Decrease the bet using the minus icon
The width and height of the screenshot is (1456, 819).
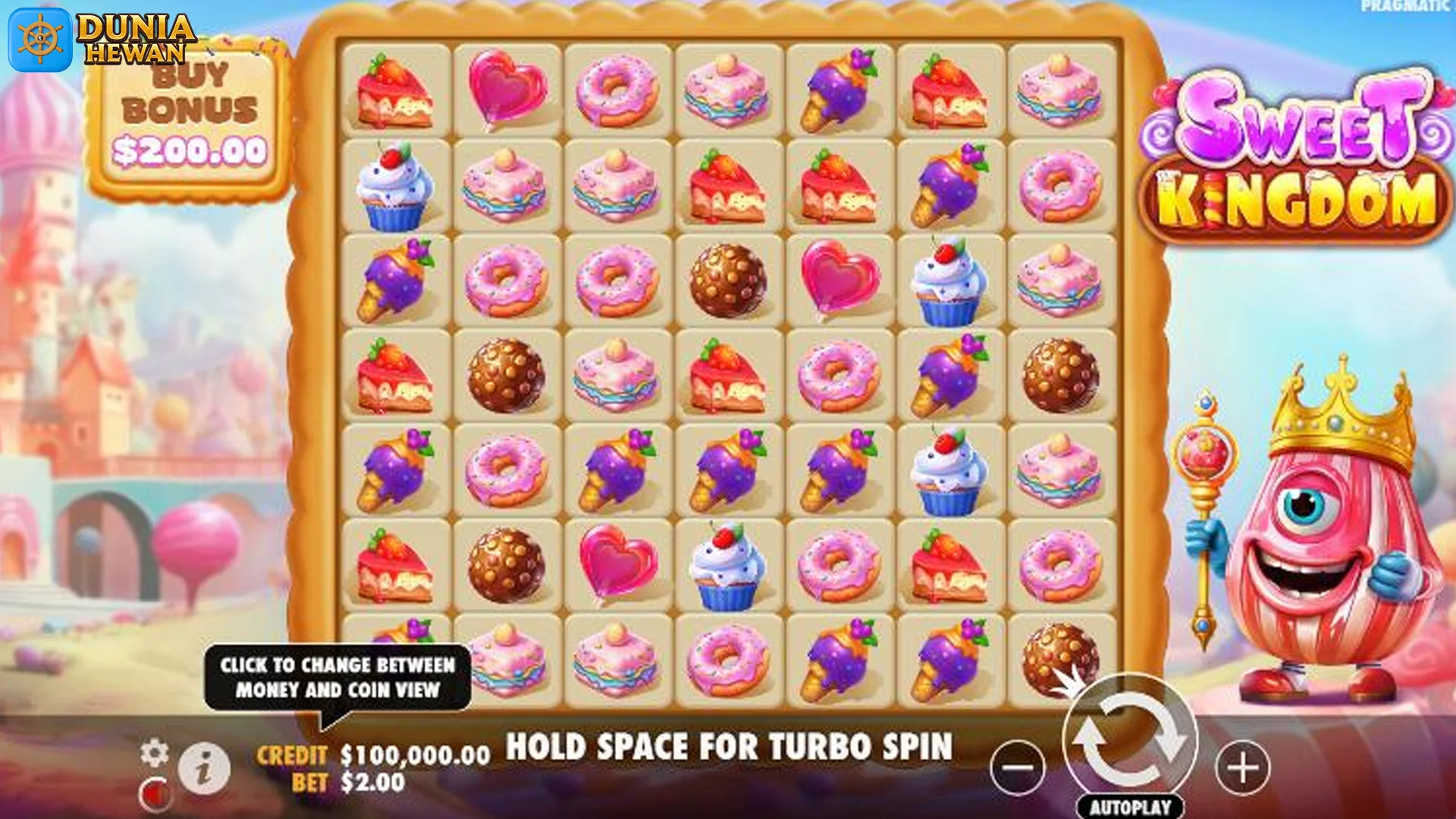coord(1019,768)
